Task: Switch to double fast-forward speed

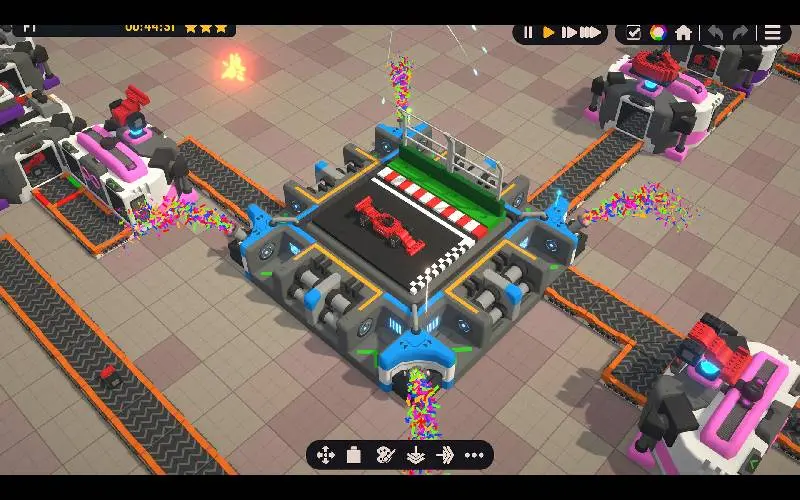Action: pos(569,32)
